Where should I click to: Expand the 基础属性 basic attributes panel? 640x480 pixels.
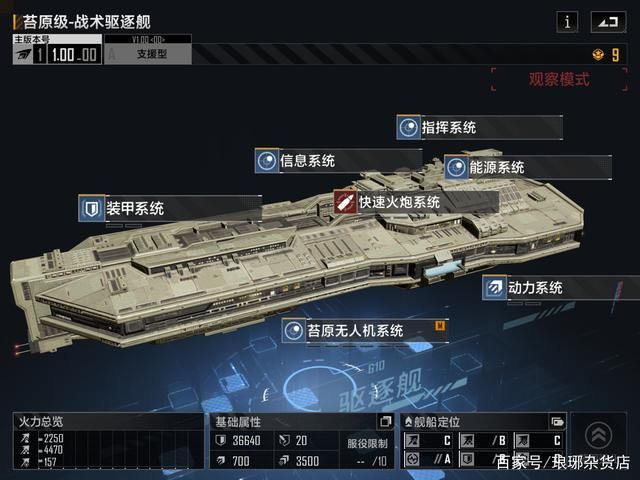385,422
